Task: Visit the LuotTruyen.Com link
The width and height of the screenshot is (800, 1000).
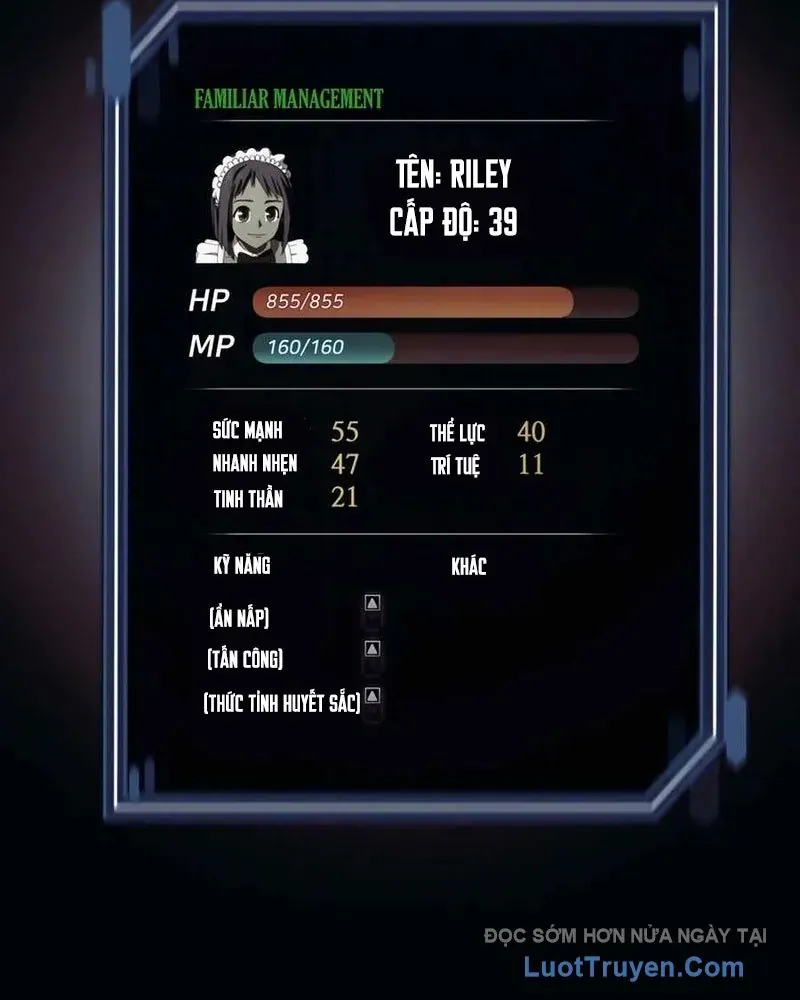Action: click(634, 967)
